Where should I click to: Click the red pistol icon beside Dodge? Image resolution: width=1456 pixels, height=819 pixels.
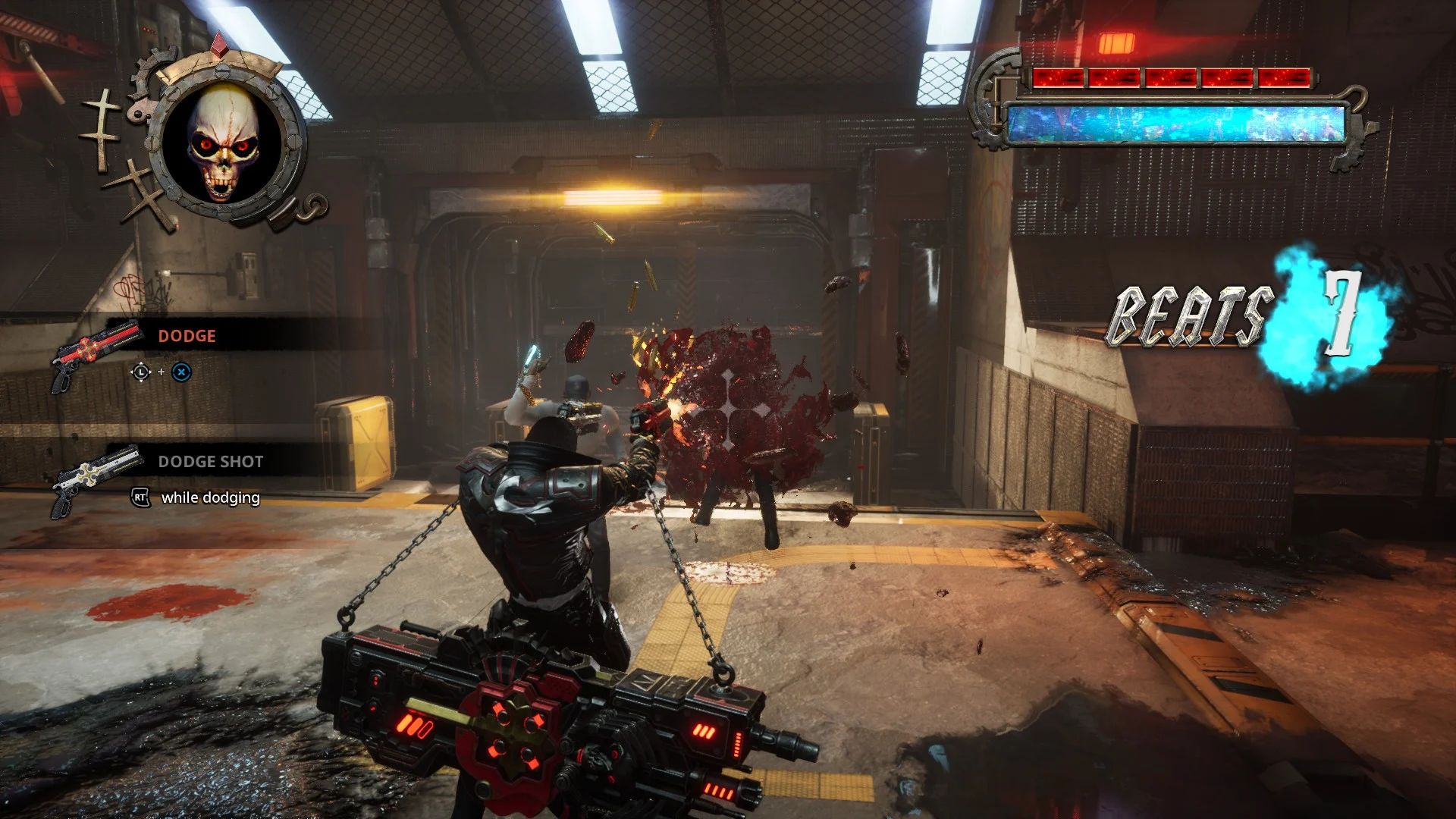(x=93, y=355)
